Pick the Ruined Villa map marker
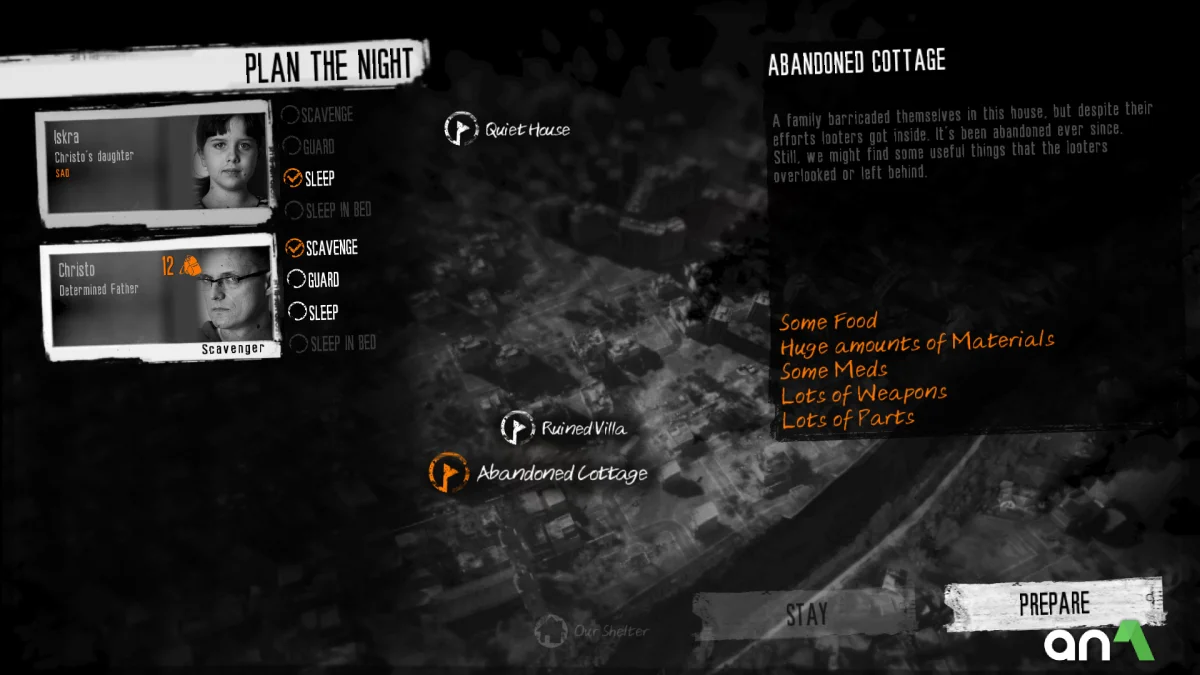 [517, 429]
